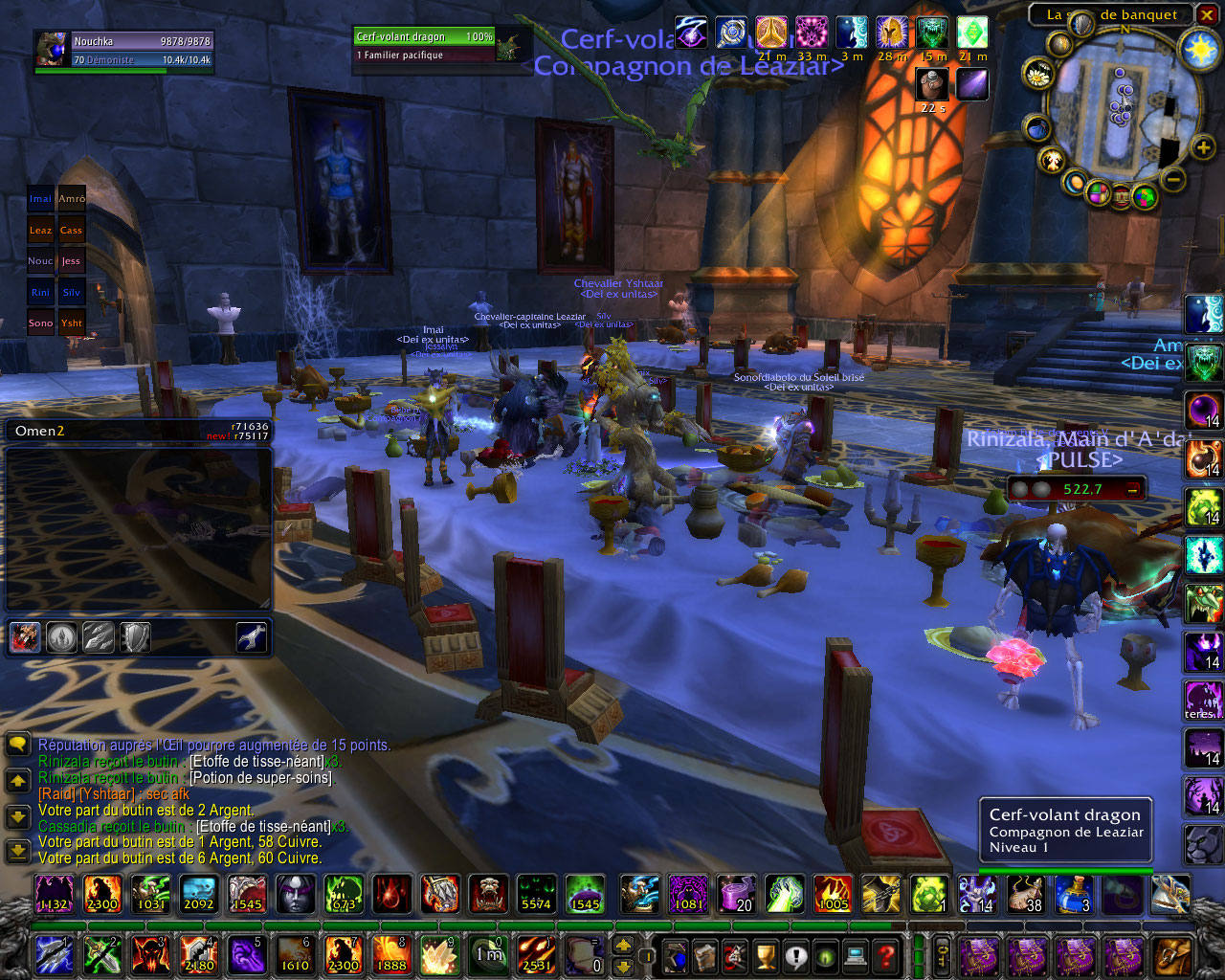
Task: Activate action slot 5 purple claw ability
Action: point(247,955)
